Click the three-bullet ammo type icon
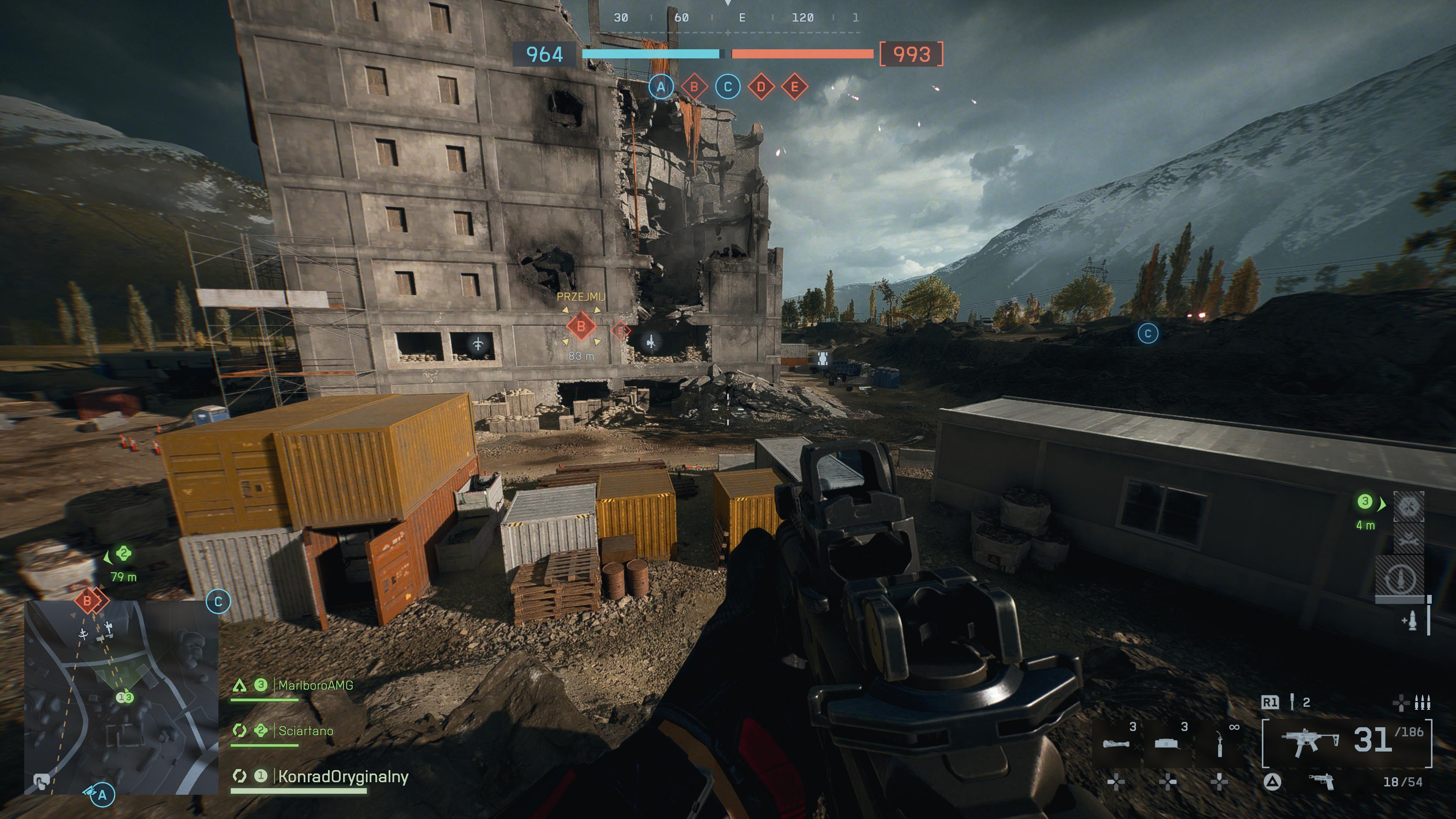Image resolution: width=1456 pixels, height=819 pixels. (x=1422, y=703)
